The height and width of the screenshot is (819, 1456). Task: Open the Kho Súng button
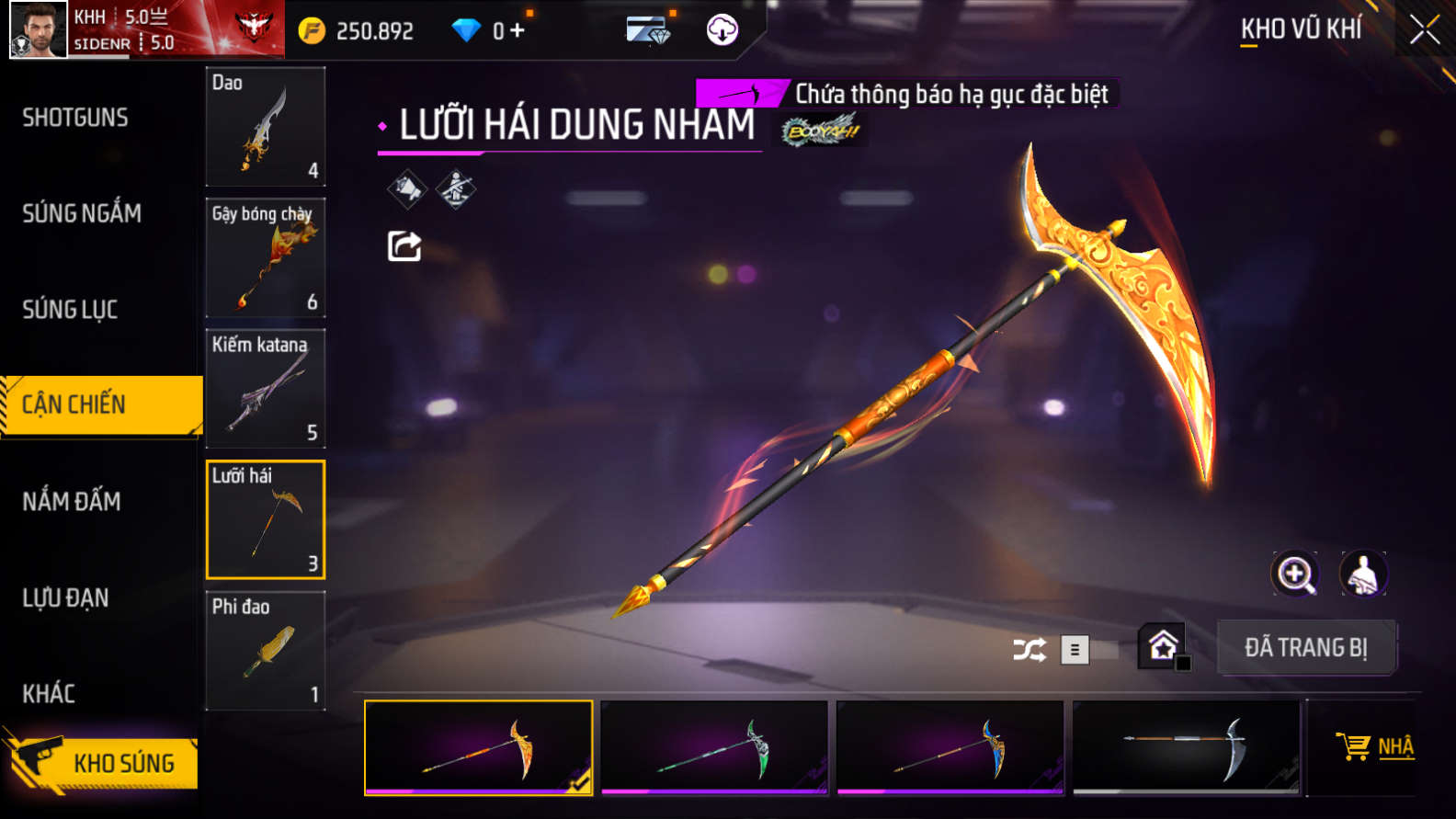(x=103, y=762)
